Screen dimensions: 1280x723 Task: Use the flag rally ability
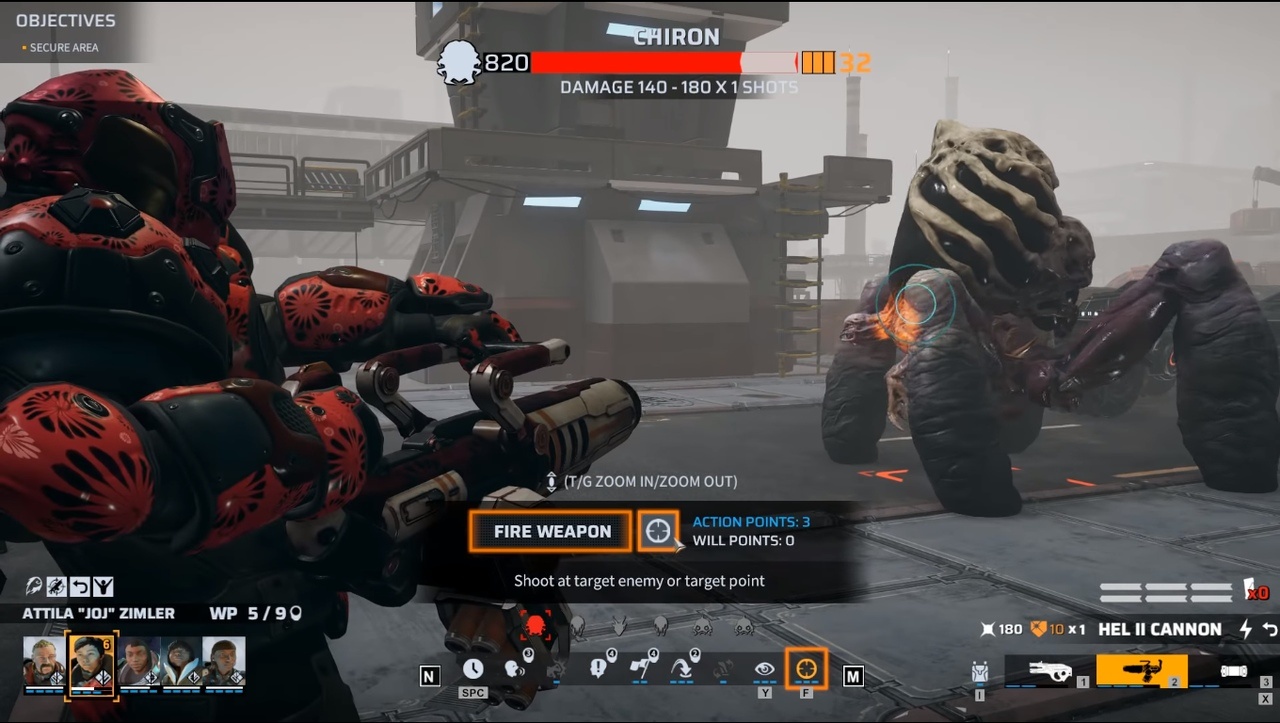pyautogui.click(x=642, y=668)
